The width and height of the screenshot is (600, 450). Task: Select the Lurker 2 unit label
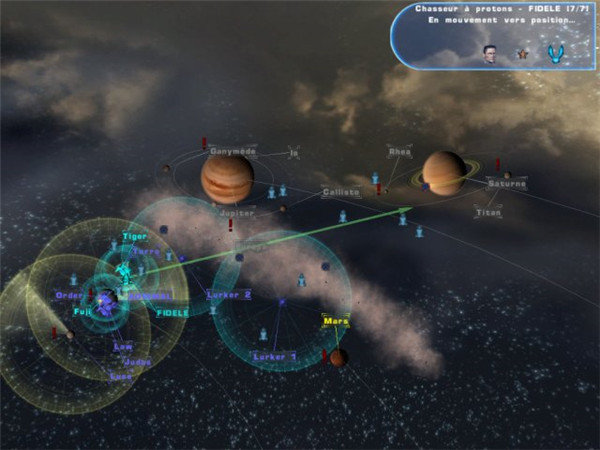(228, 295)
